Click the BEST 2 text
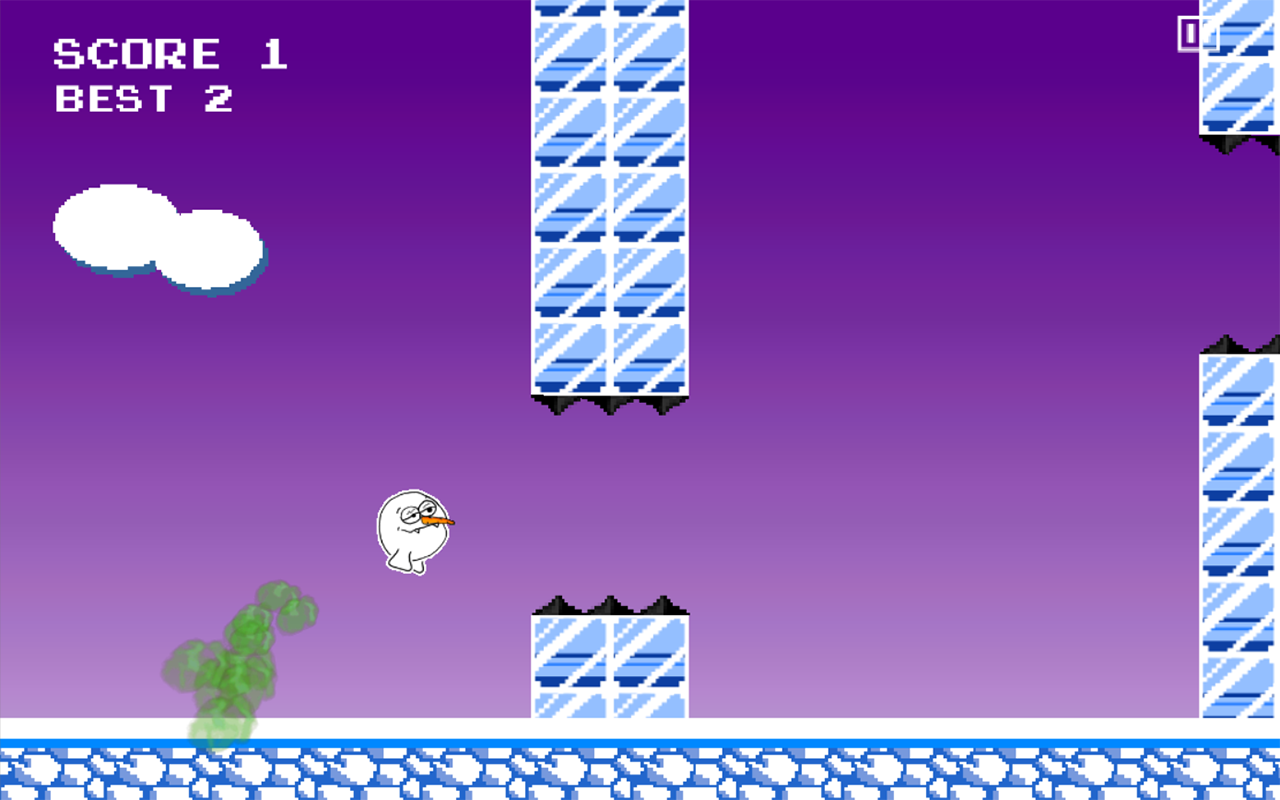1280x800 pixels. click(x=145, y=98)
